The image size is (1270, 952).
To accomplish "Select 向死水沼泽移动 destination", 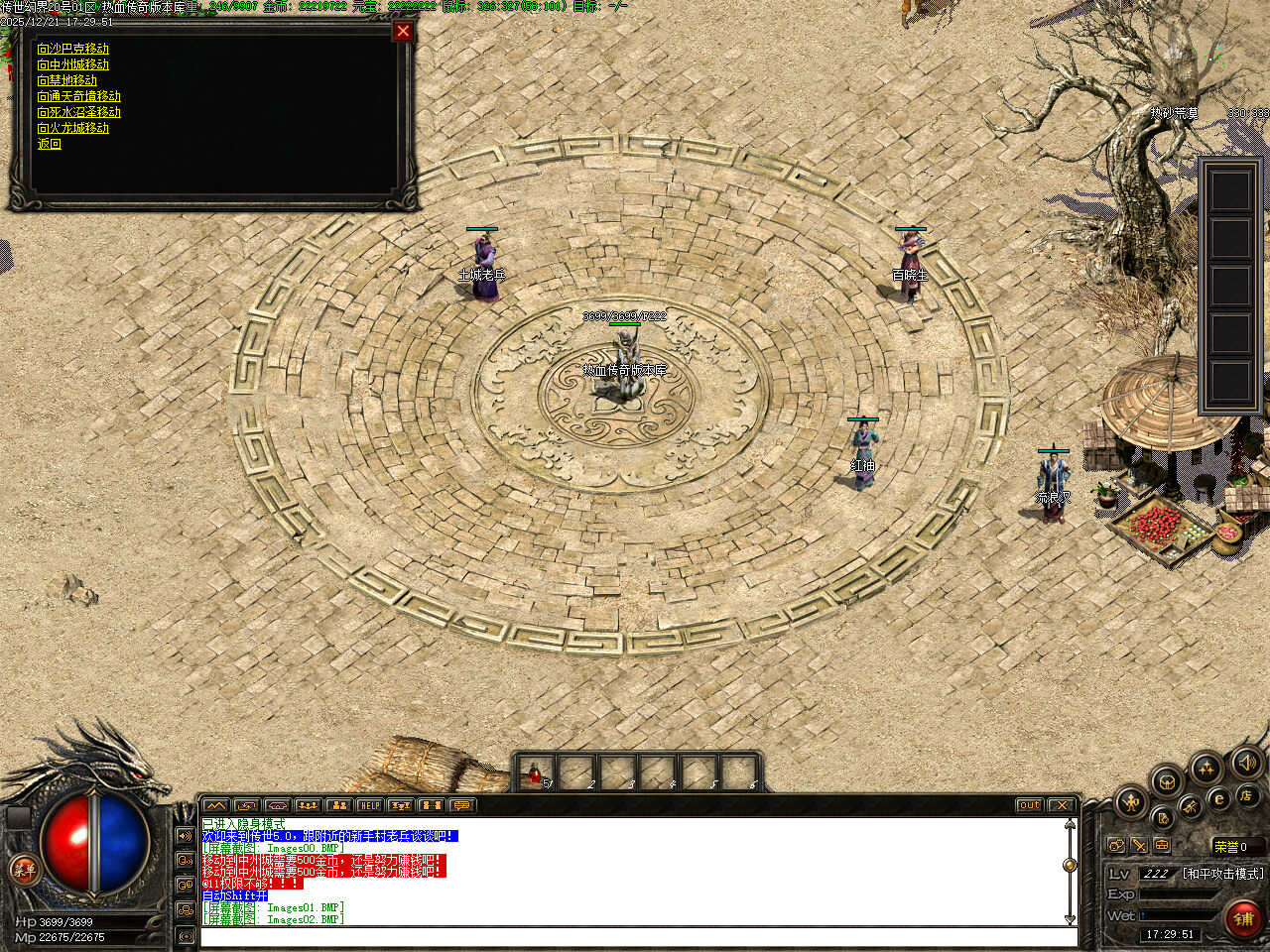I will [x=78, y=112].
